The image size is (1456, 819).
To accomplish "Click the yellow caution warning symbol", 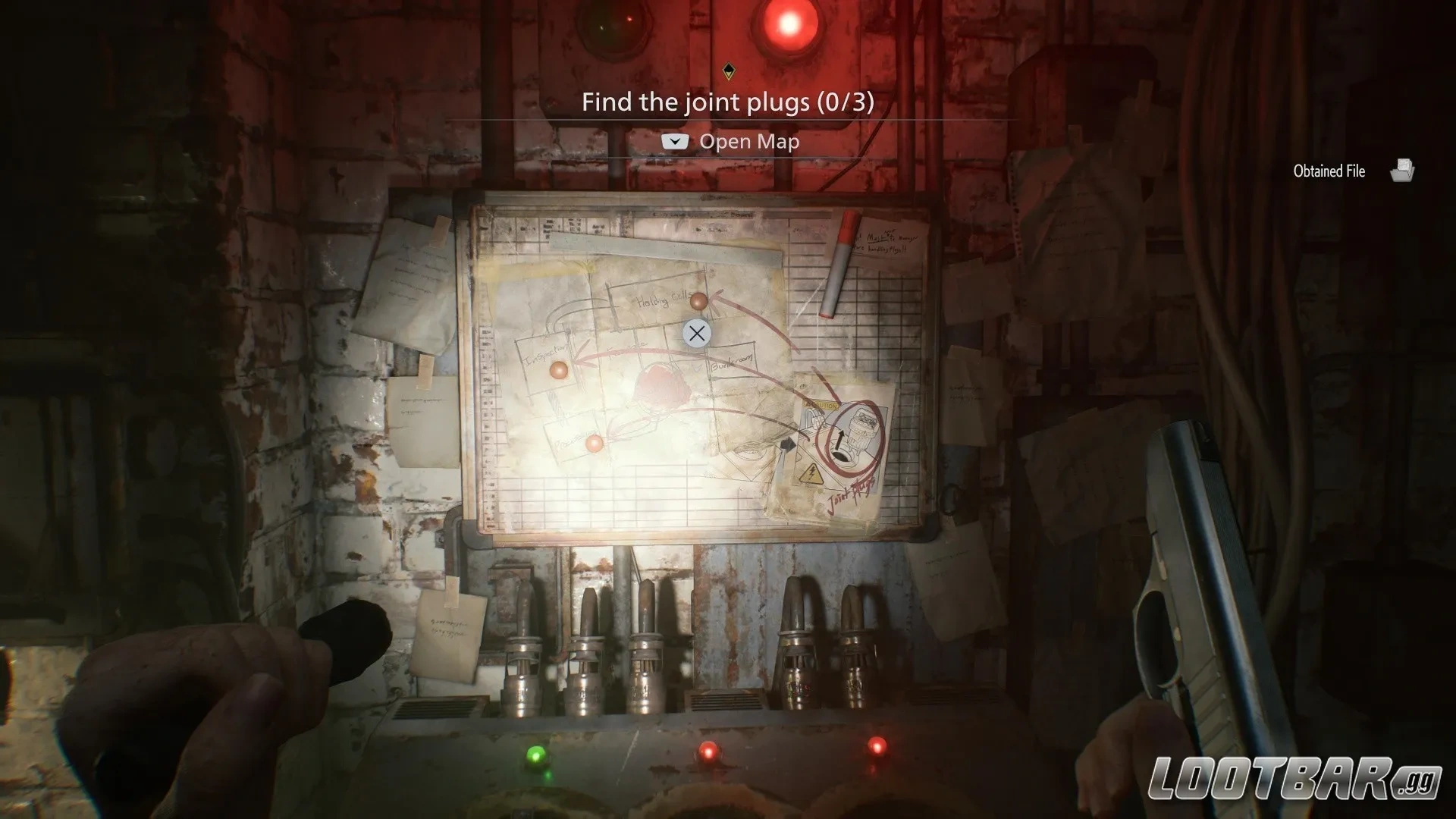I will (821, 406).
